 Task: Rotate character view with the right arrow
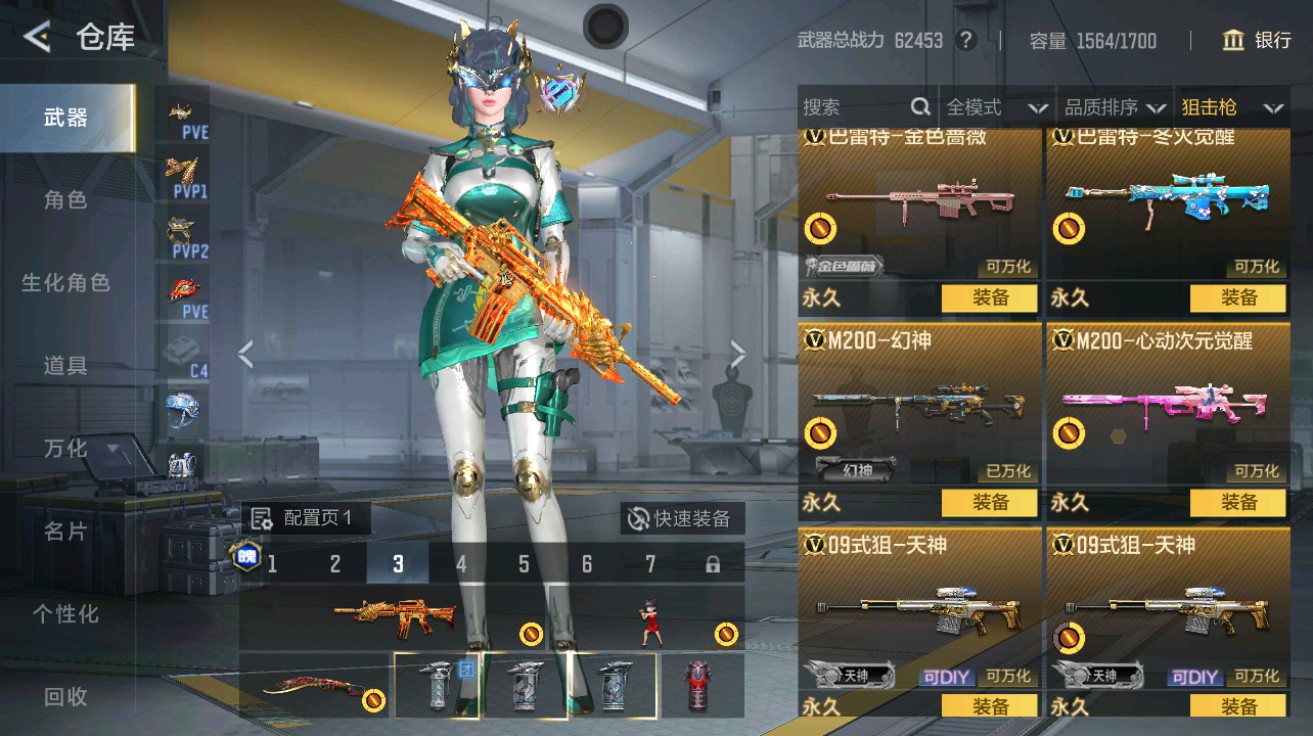point(738,353)
